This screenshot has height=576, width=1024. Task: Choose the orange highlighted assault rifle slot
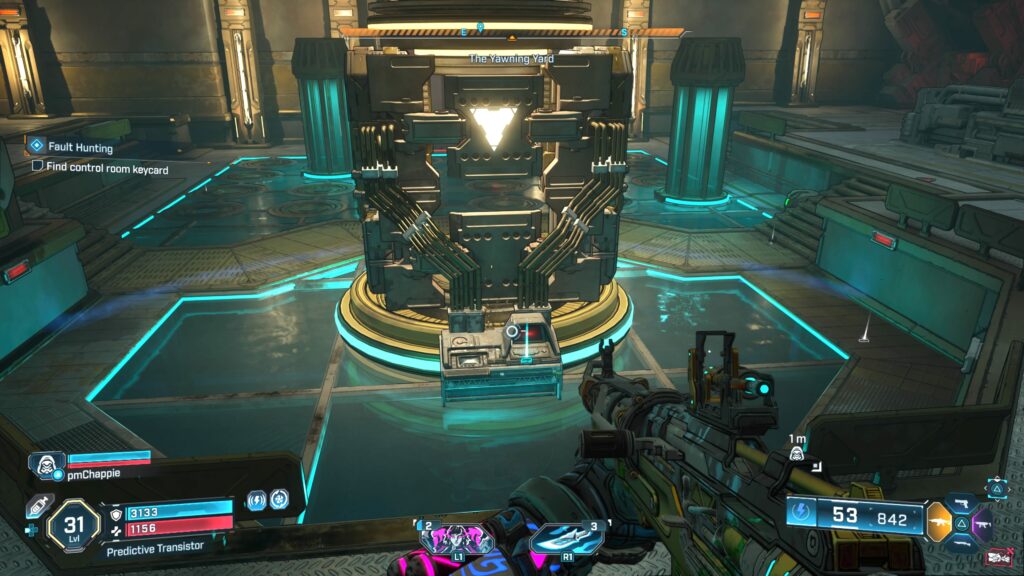939,521
